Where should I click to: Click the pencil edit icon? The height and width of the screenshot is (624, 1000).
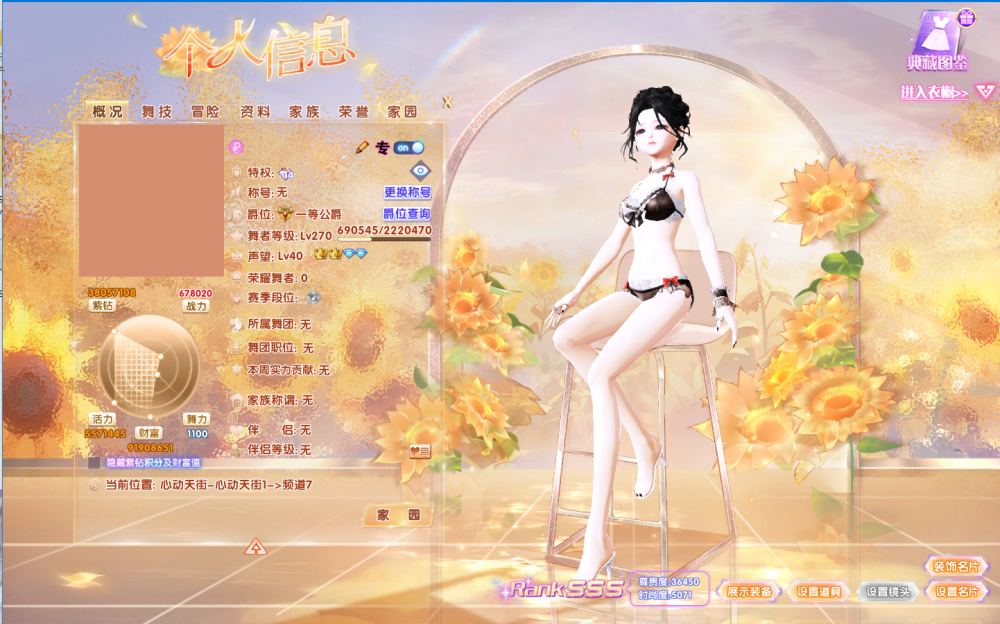[x=362, y=147]
